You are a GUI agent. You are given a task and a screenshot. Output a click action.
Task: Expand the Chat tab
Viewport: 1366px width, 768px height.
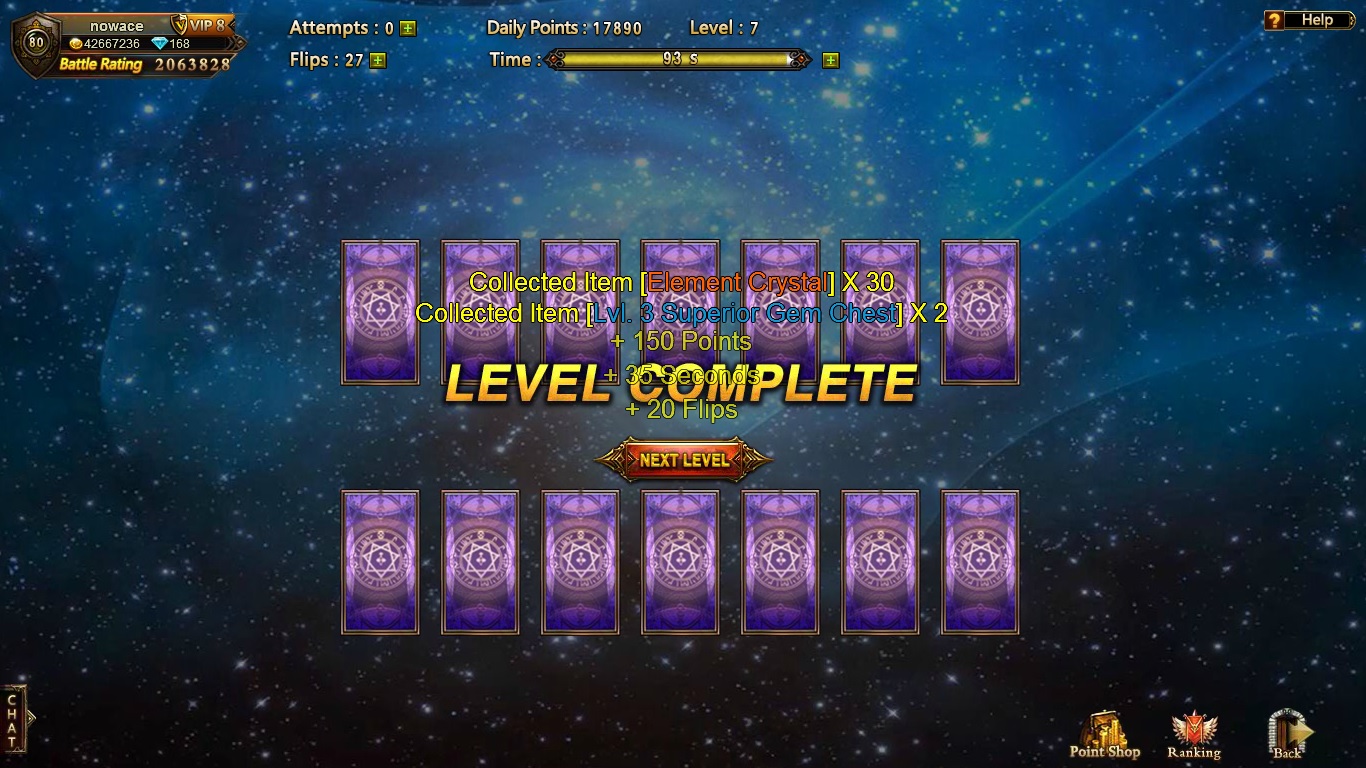14,718
